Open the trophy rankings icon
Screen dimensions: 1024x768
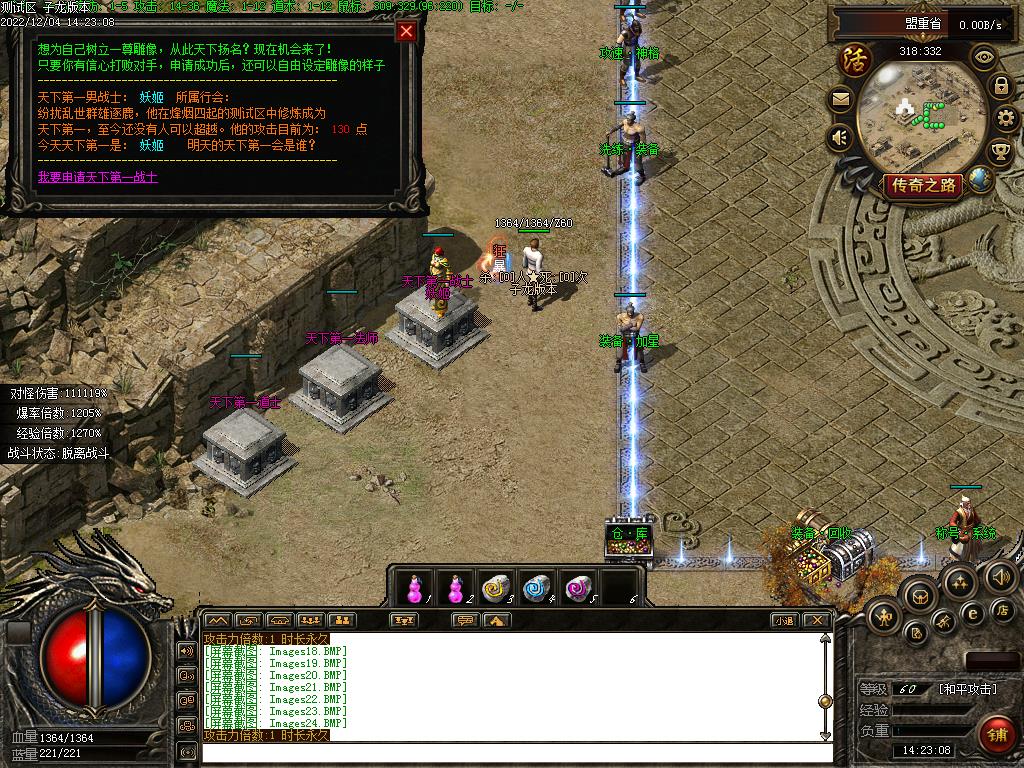1000,152
